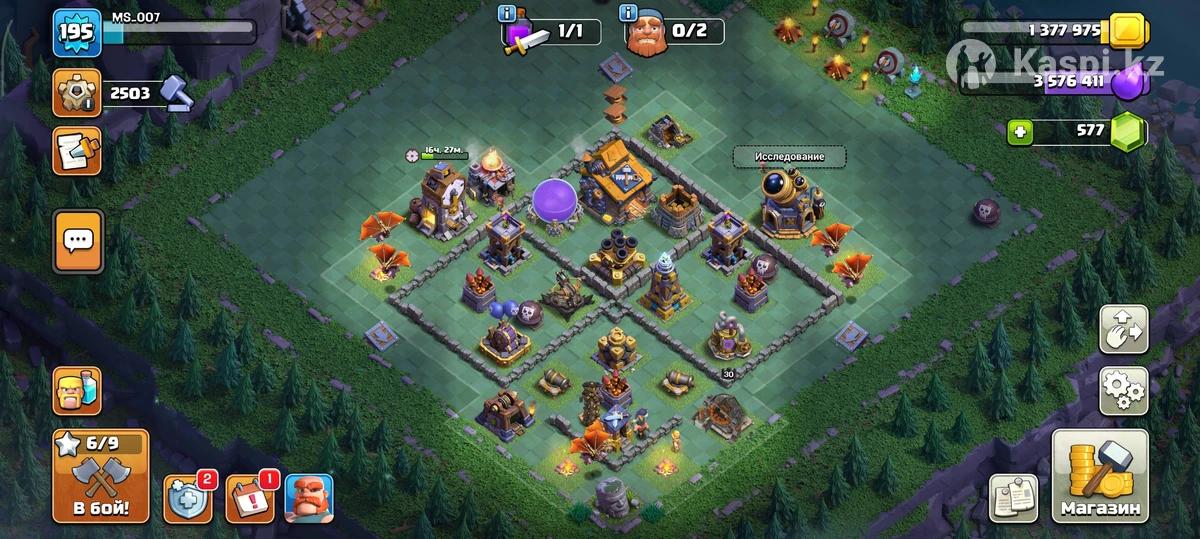The image size is (1200, 539).
Task: Open the settings gear menu
Action: click(1124, 391)
